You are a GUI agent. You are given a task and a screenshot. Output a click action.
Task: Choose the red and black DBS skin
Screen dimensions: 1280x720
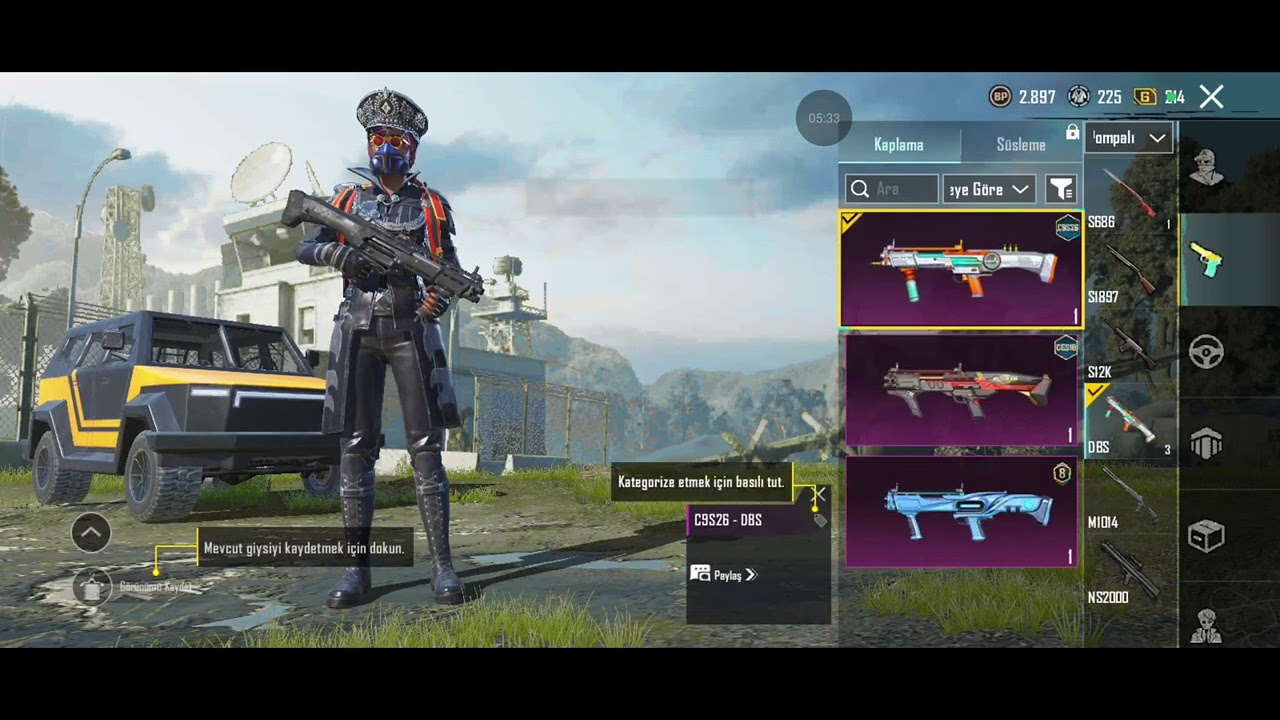961,389
